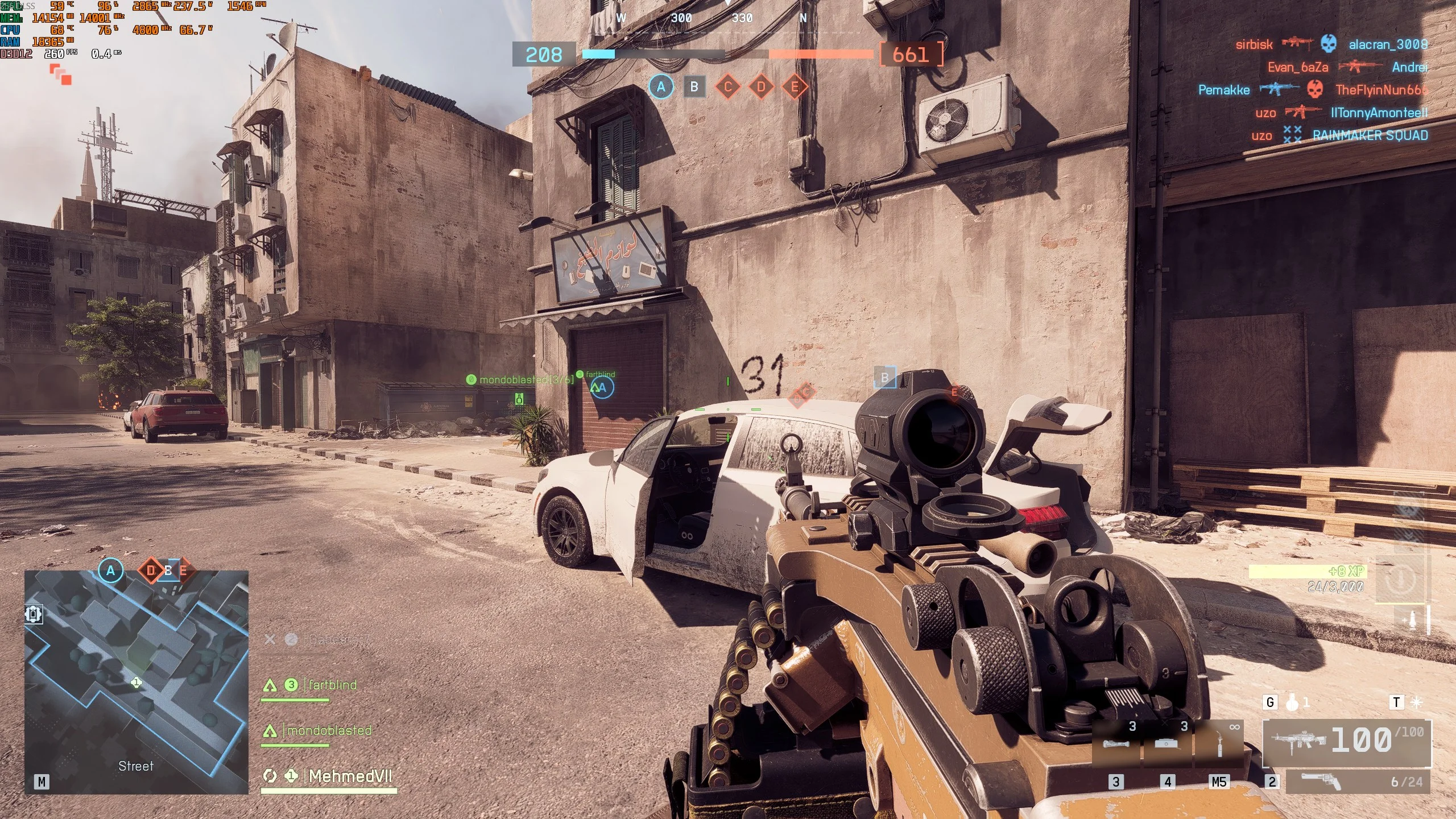This screenshot has width=1456, height=819.
Task: Select squadmate fartblind in the squad list
Action: (332, 685)
